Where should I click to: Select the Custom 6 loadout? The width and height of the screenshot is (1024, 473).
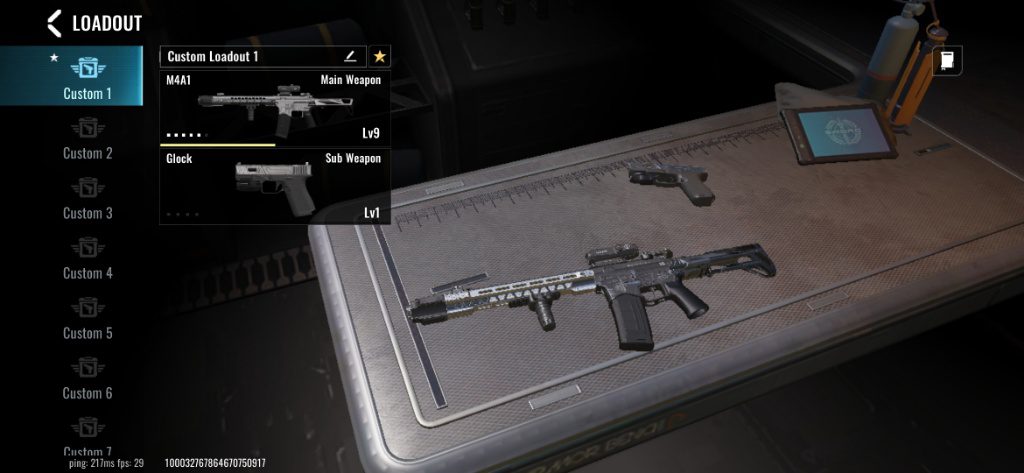[88, 379]
